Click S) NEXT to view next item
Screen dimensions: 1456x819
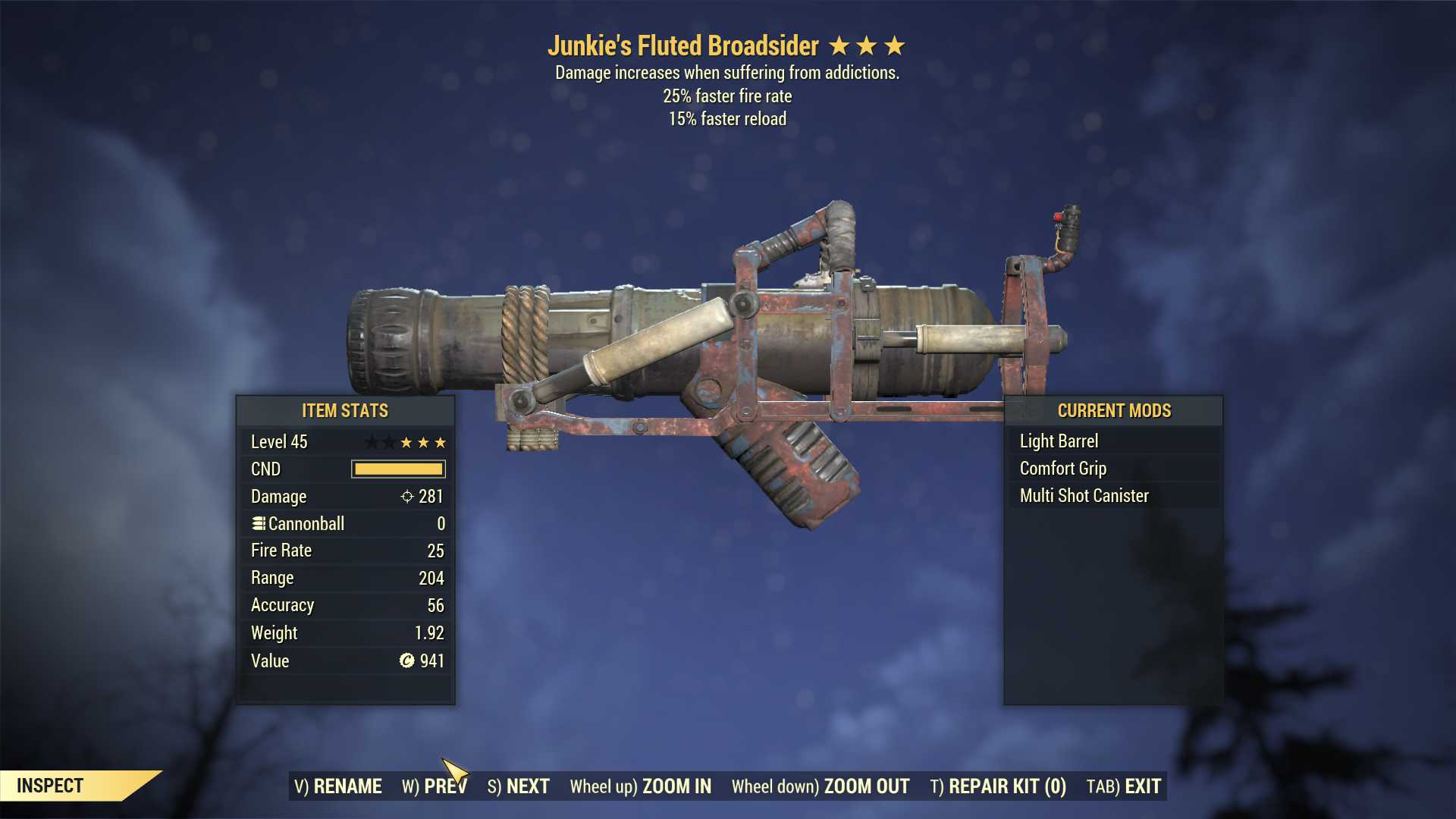click(519, 786)
